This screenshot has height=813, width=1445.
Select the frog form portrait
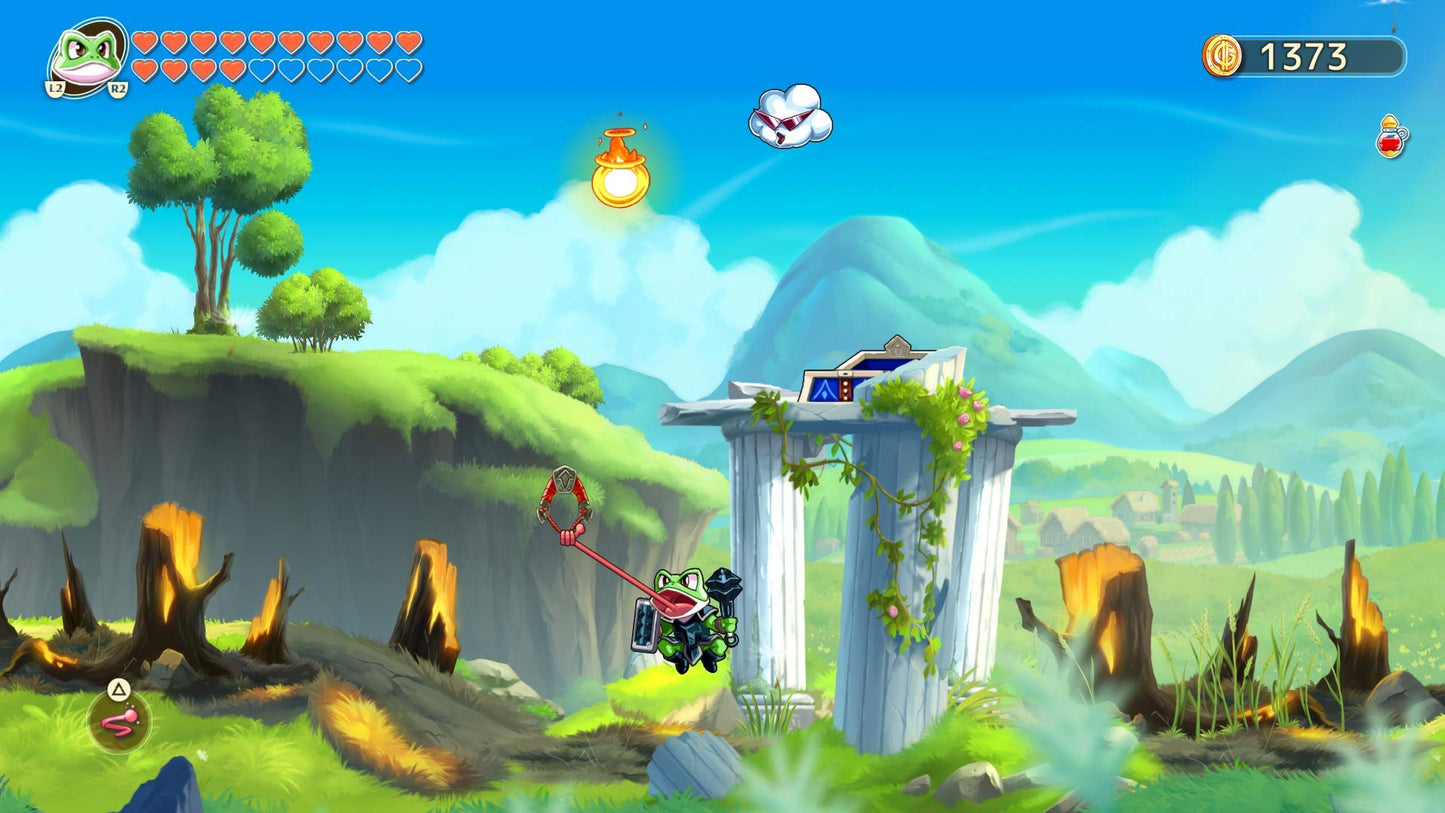pos(88,57)
